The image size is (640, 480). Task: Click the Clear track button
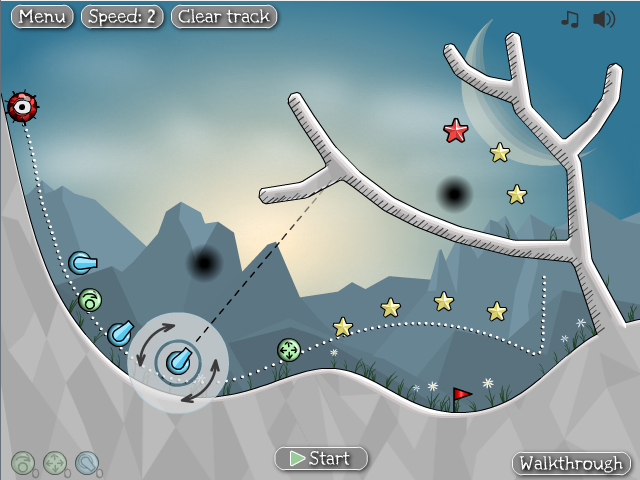click(224, 17)
